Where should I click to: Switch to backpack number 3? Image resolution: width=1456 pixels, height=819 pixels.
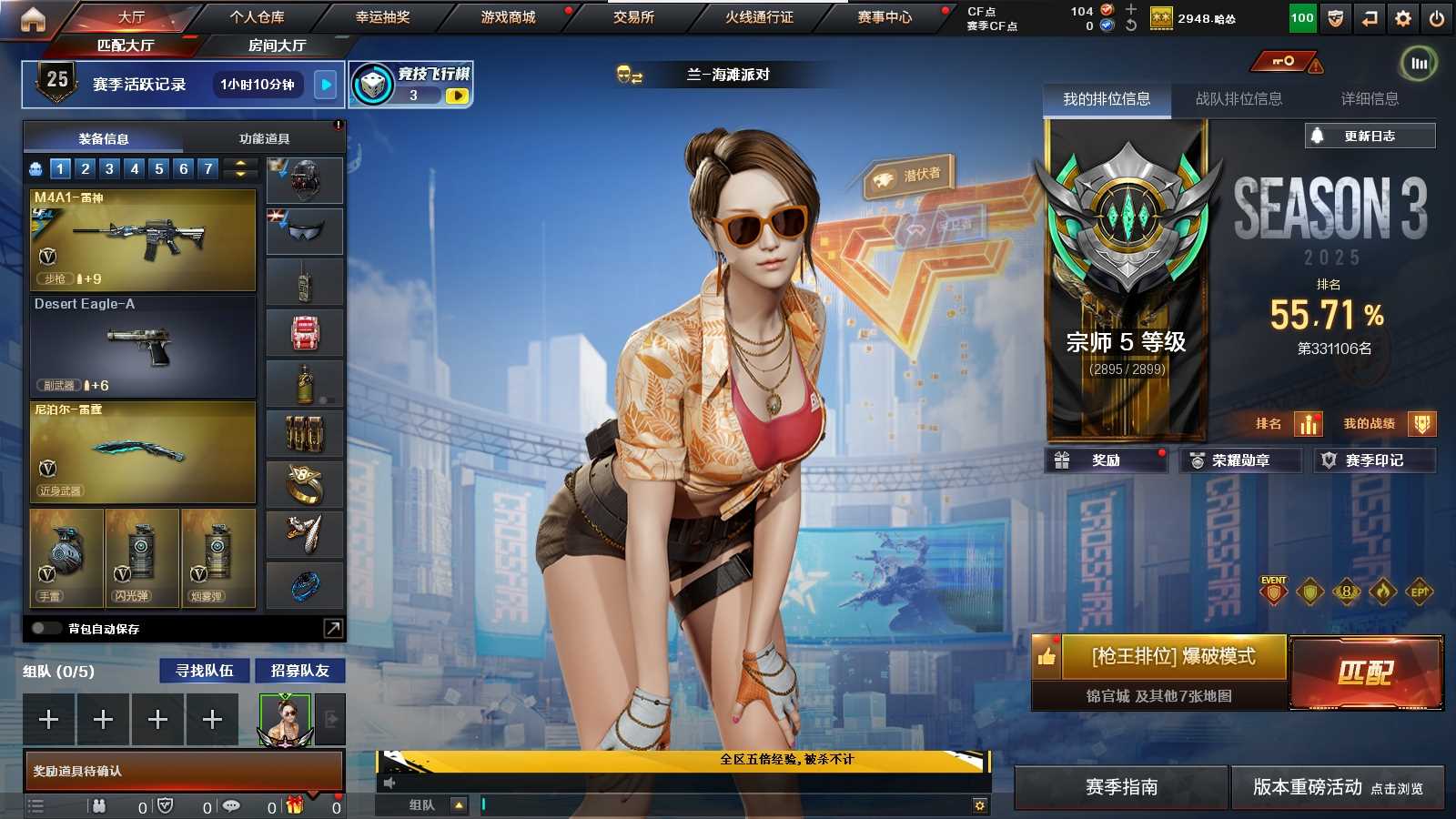(x=109, y=168)
